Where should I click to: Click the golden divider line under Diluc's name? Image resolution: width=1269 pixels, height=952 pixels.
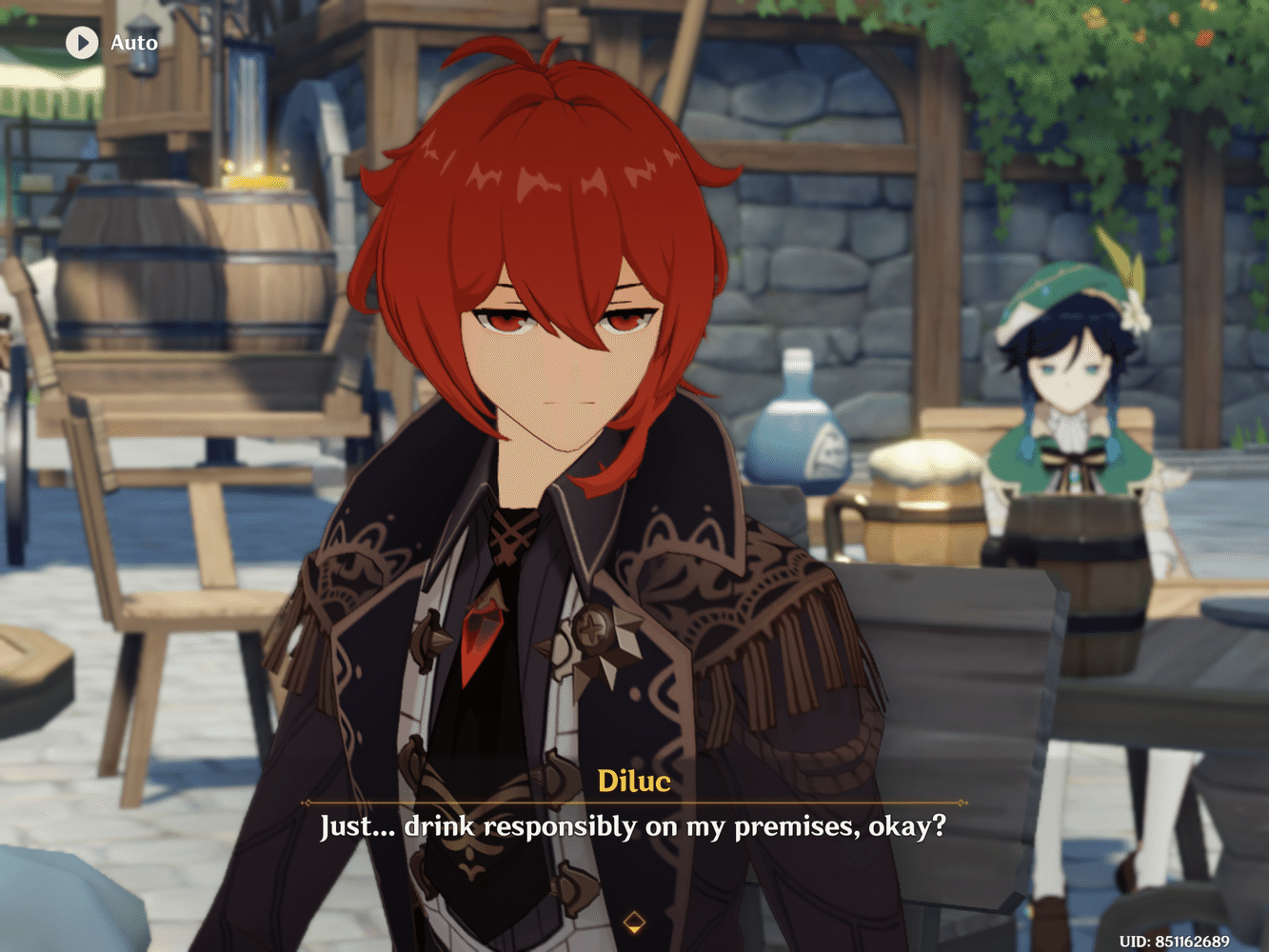(634, 803)
